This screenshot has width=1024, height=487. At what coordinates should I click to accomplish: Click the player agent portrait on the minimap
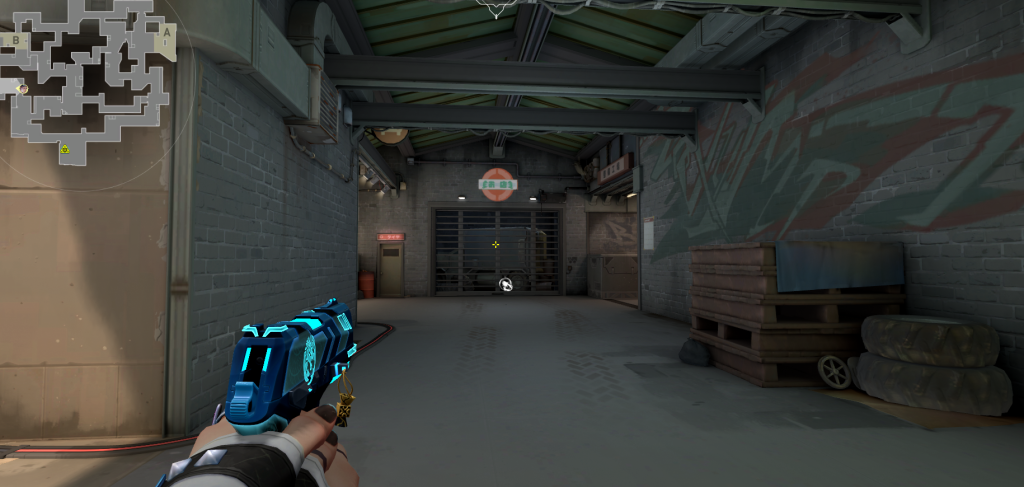point(22,89)
